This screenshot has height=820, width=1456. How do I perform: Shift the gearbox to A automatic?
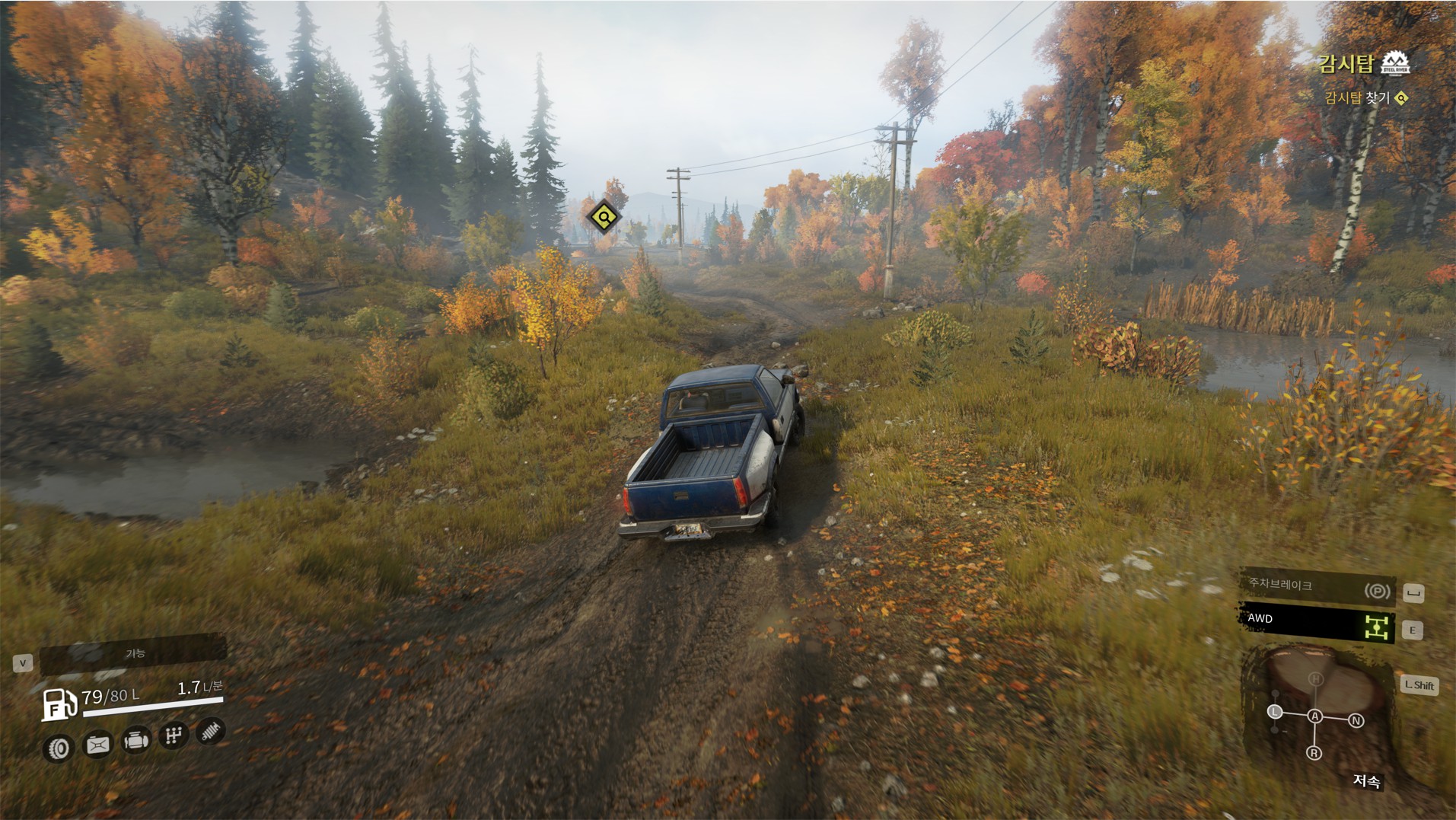click(x=1314, y=716)
